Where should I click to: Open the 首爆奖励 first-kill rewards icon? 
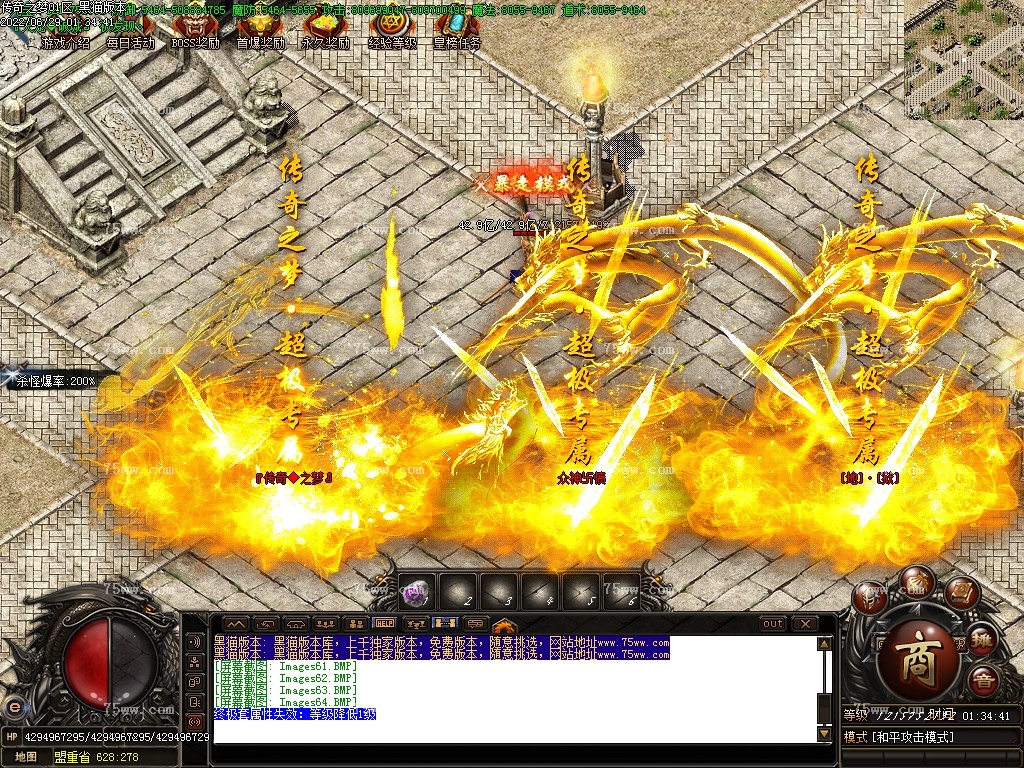[260, 32]
